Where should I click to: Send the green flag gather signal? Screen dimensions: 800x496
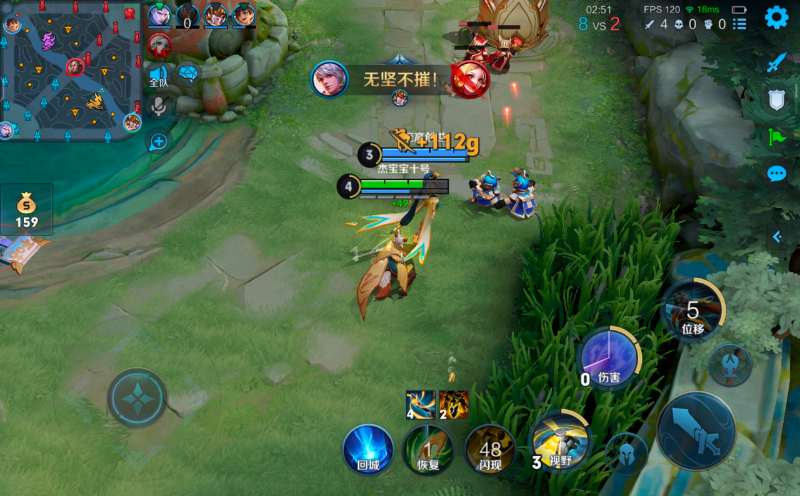pos(777,137)
